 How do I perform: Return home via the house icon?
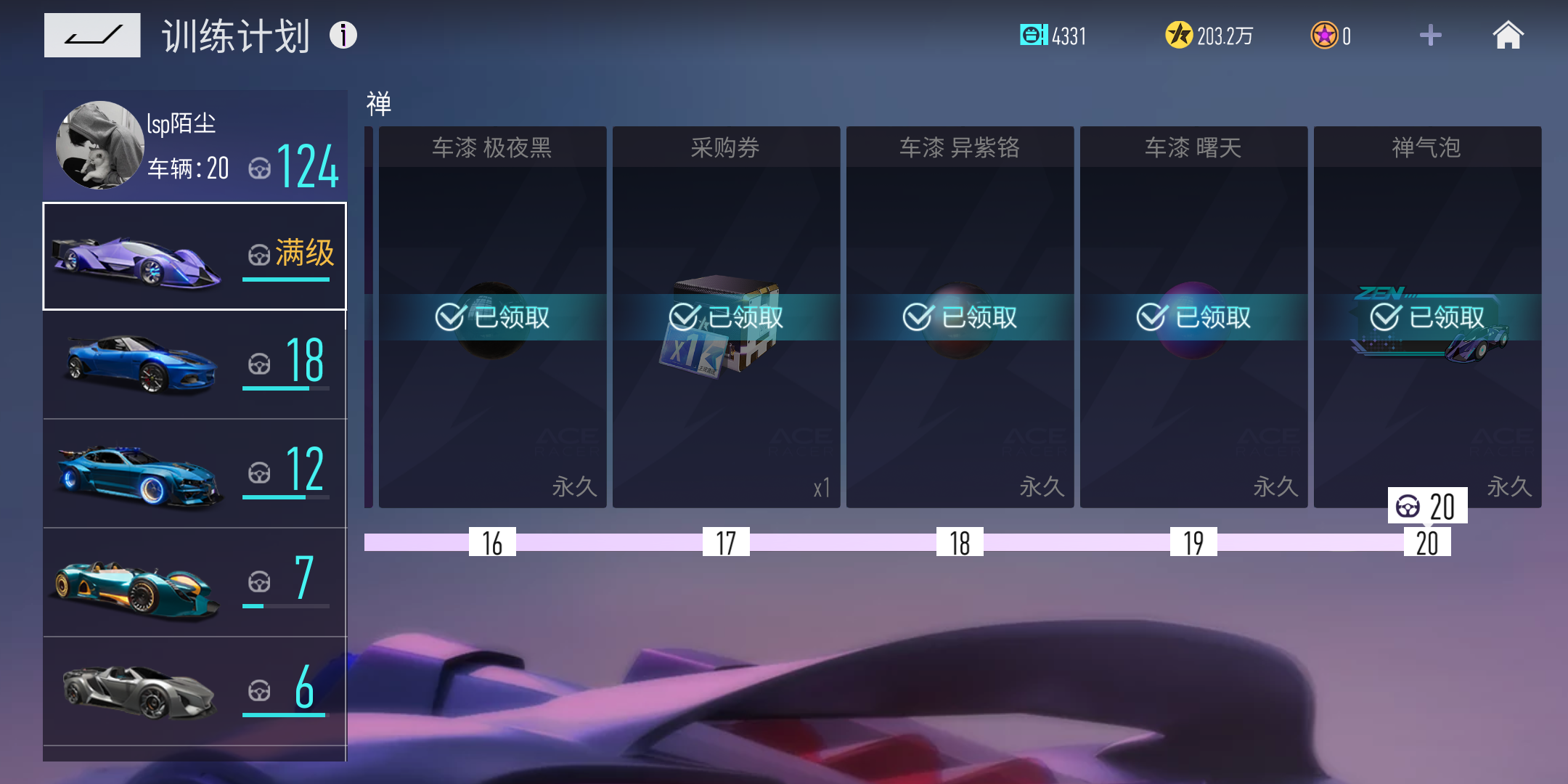tap(1508, 34)
